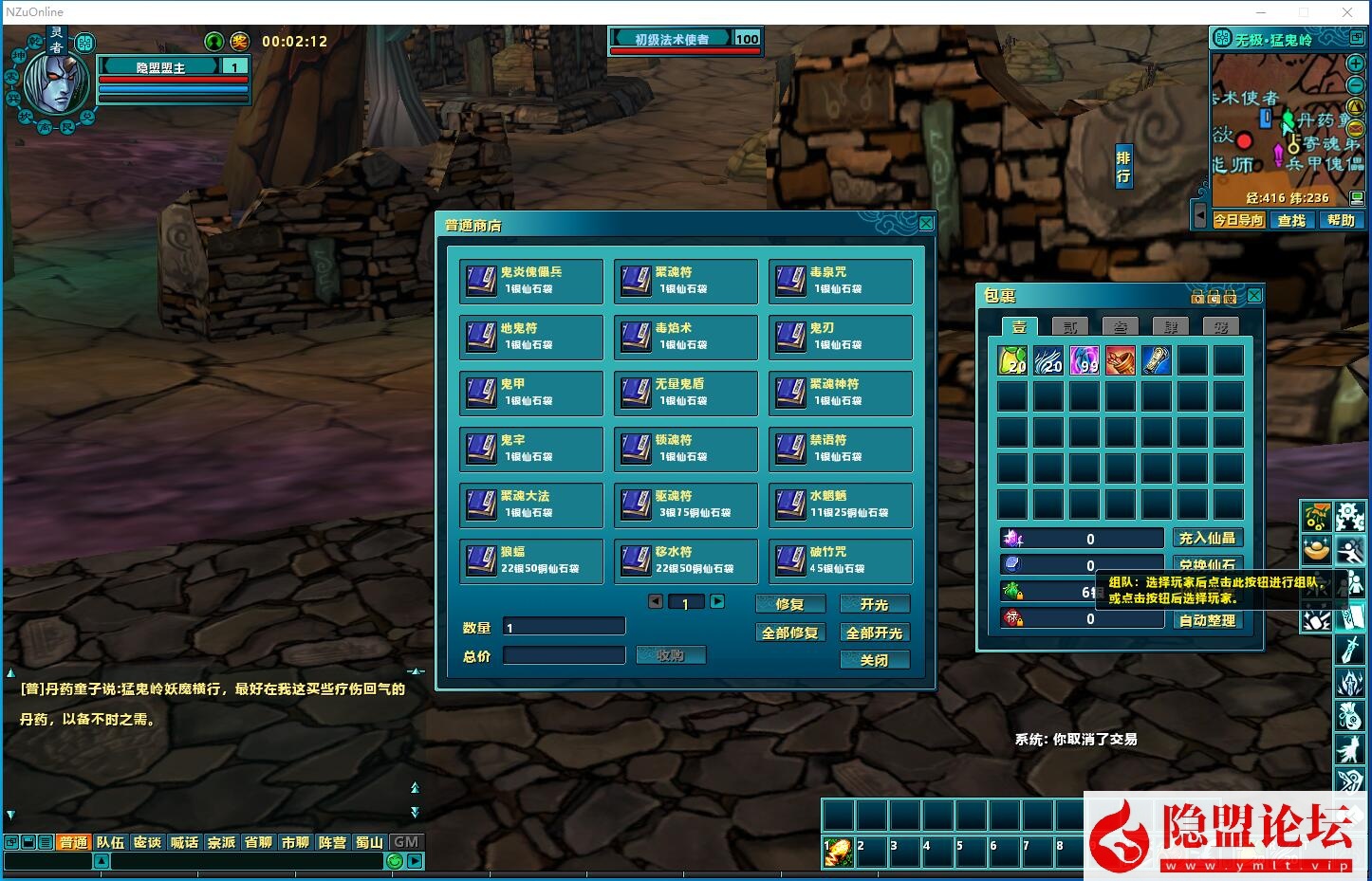Click the 关闭 button in the shop

tap(874, 660)
